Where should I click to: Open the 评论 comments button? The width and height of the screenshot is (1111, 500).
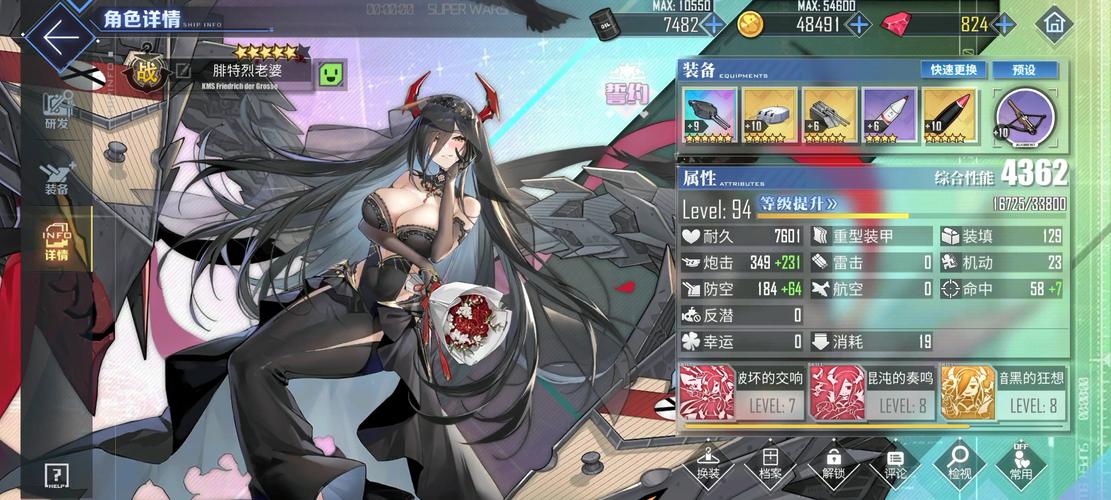895,463
